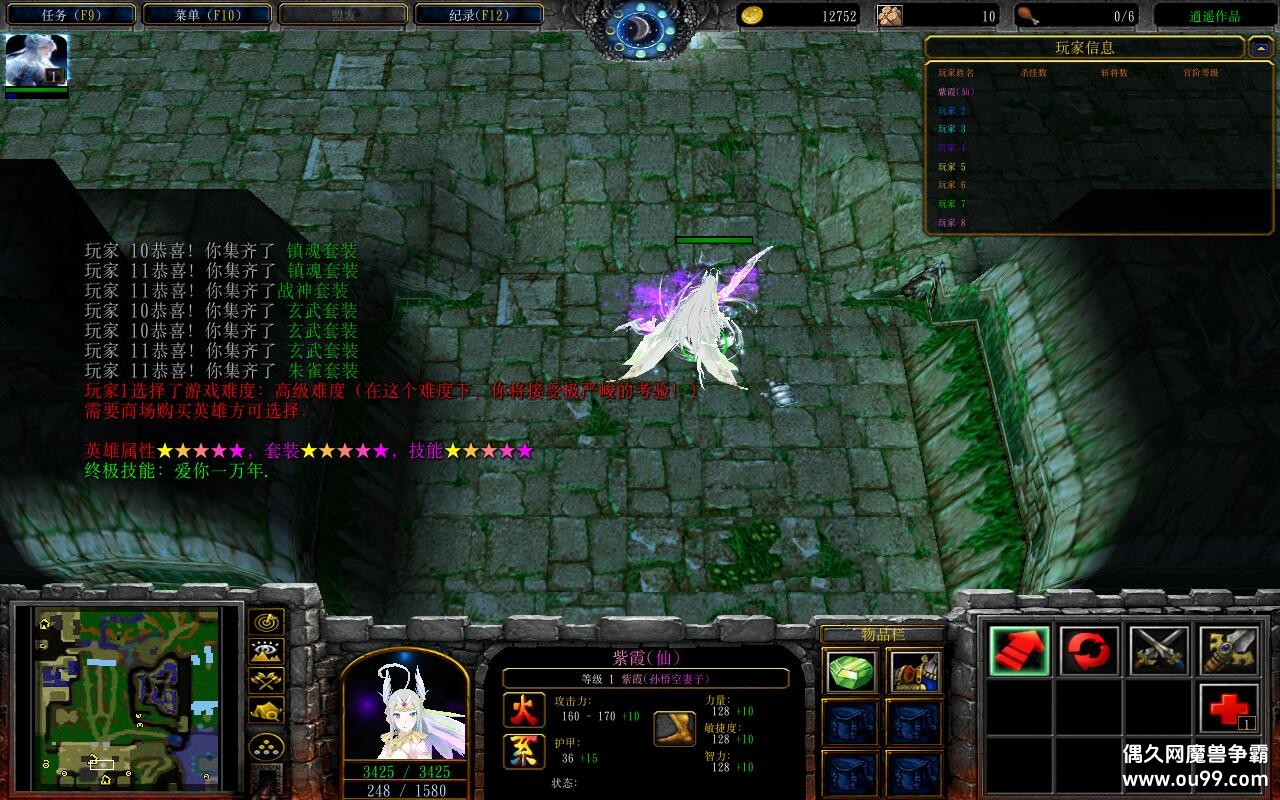Collapse the 玩家信息 player info panel

pos(1259,47)
